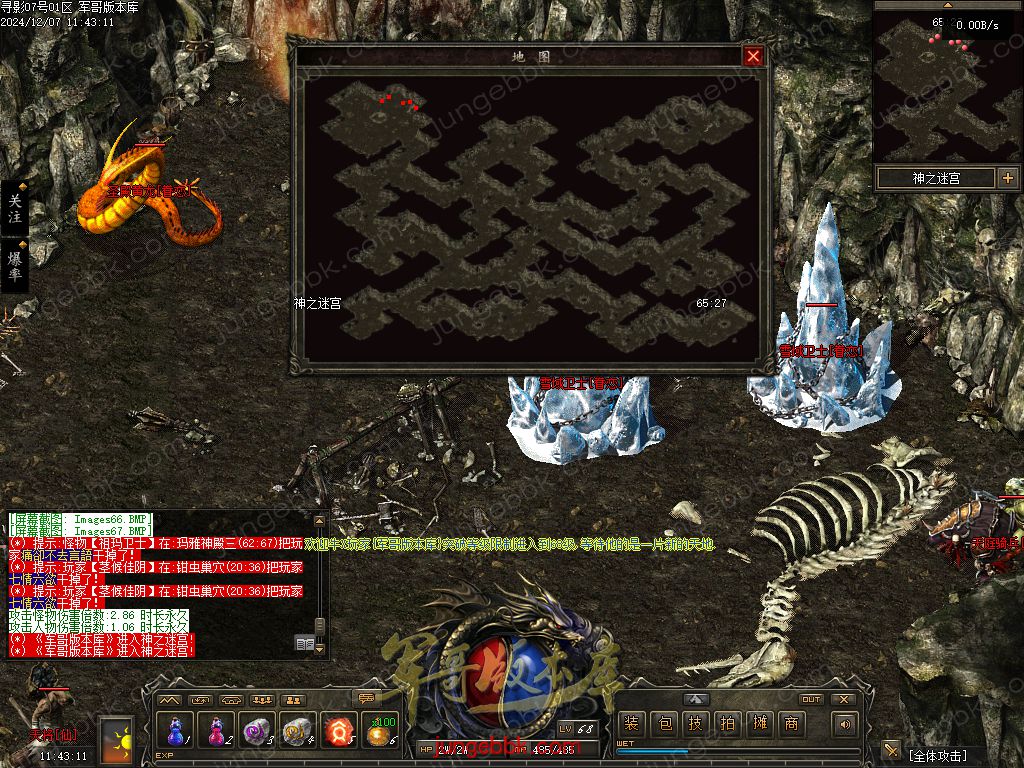This screenshot has width=1024, height=768.
Task: Use the blue potion in hotbar slot 1
Action: pyautogui.click(x=176, y=731)
